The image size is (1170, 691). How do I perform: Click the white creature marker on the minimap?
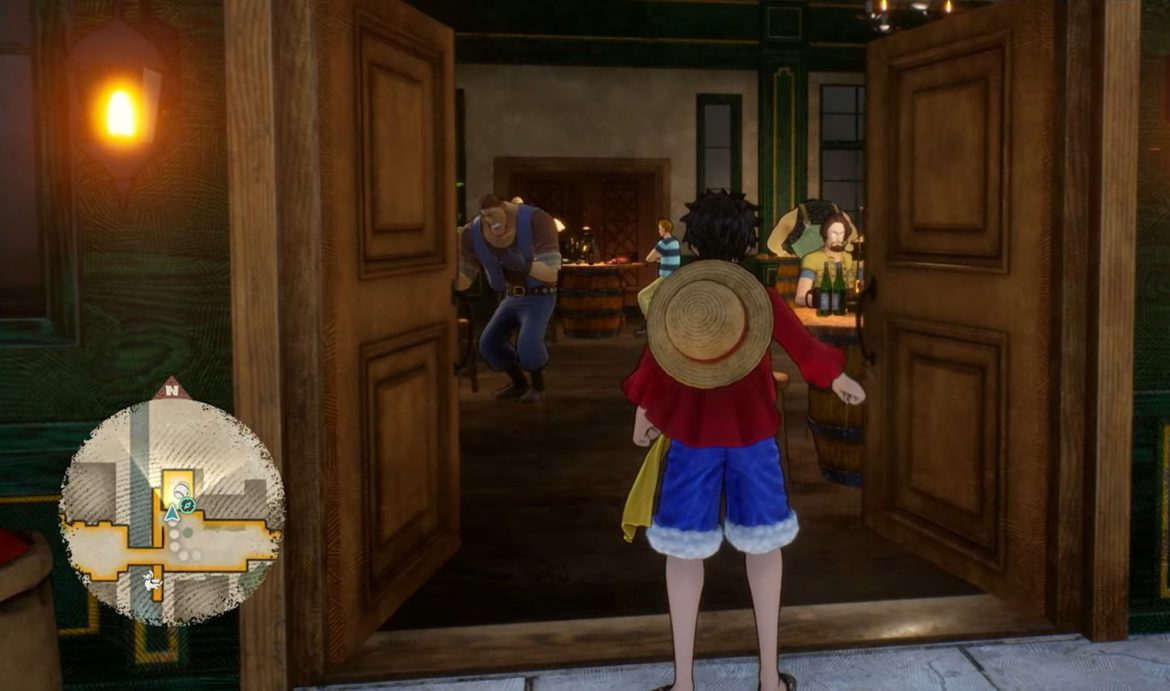pos(152,578)
